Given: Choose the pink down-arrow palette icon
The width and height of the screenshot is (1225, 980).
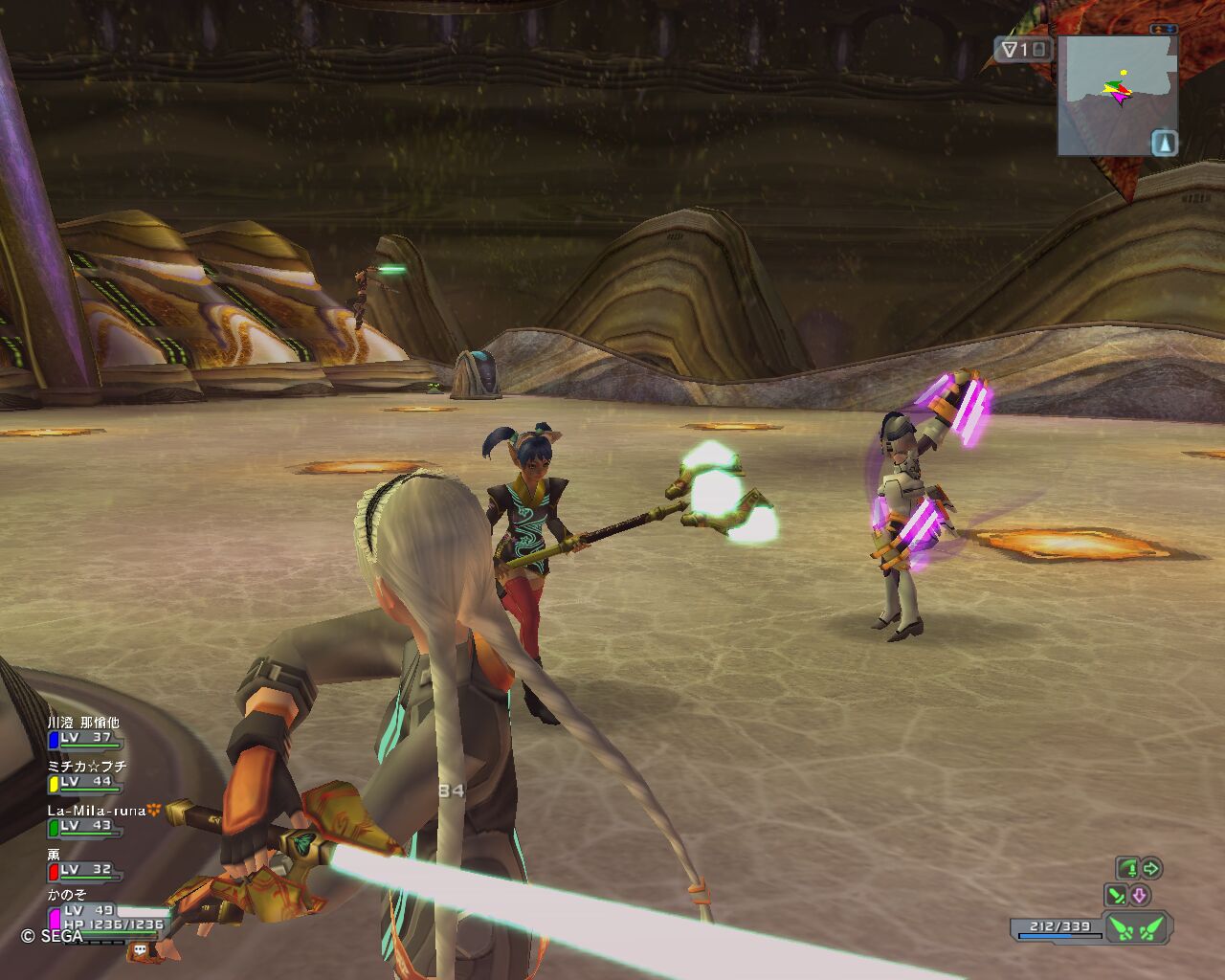Looking at the screenshot, I should 1139,896.
